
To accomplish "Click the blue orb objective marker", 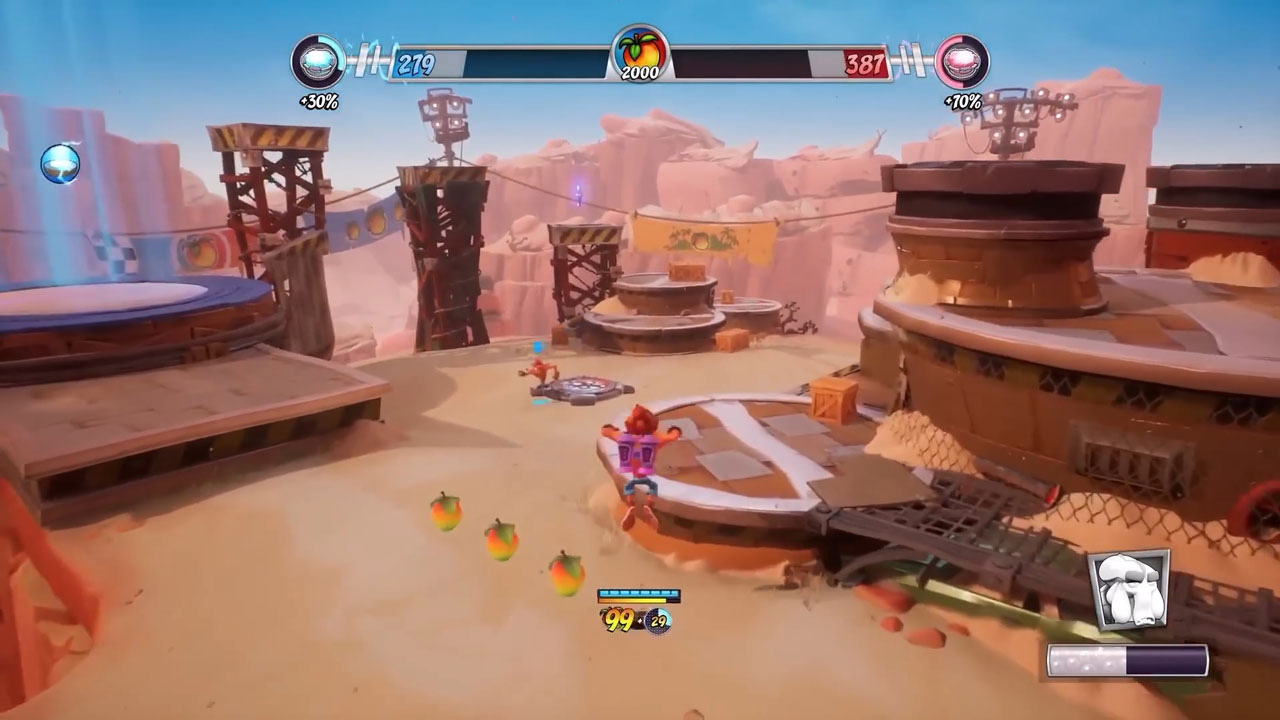I will [60, 163].
